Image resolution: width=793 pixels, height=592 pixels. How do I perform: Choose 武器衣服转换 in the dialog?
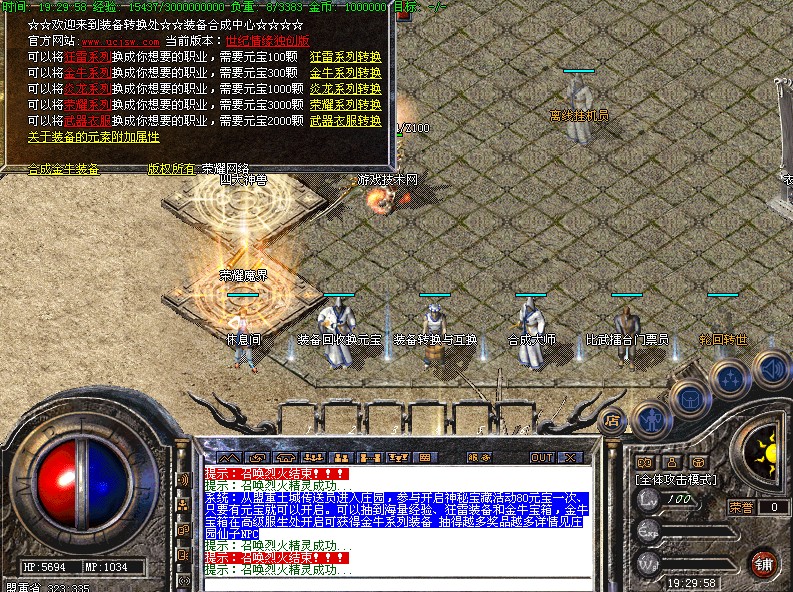point(345,120)
